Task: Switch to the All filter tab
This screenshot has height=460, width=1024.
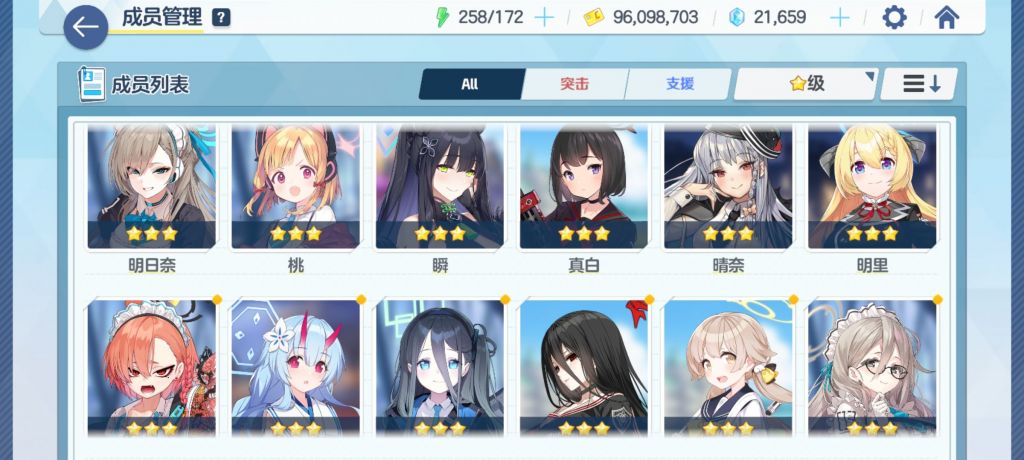Action: (x=470, y=84)
